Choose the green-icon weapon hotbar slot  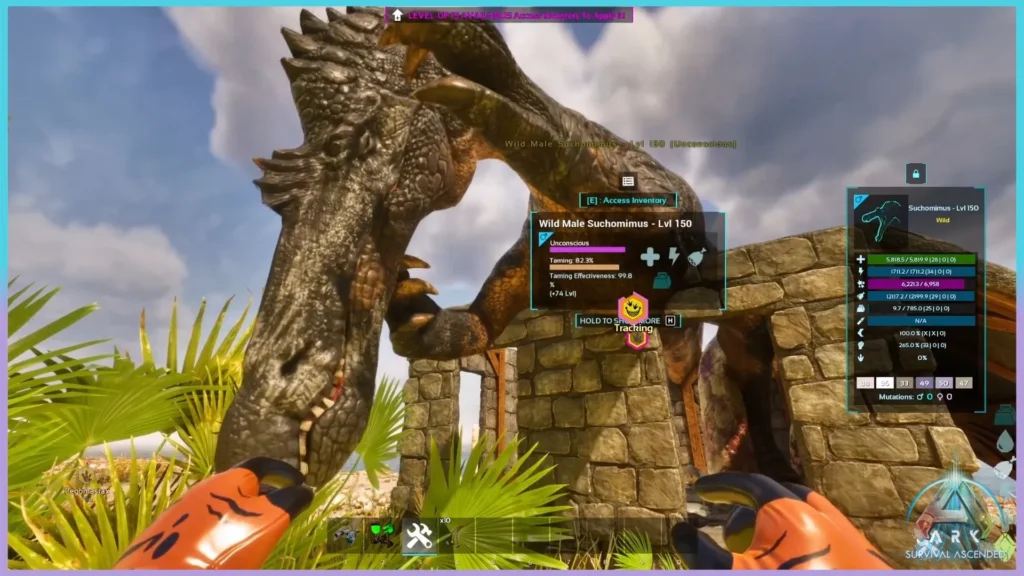[x=381, y=537]
